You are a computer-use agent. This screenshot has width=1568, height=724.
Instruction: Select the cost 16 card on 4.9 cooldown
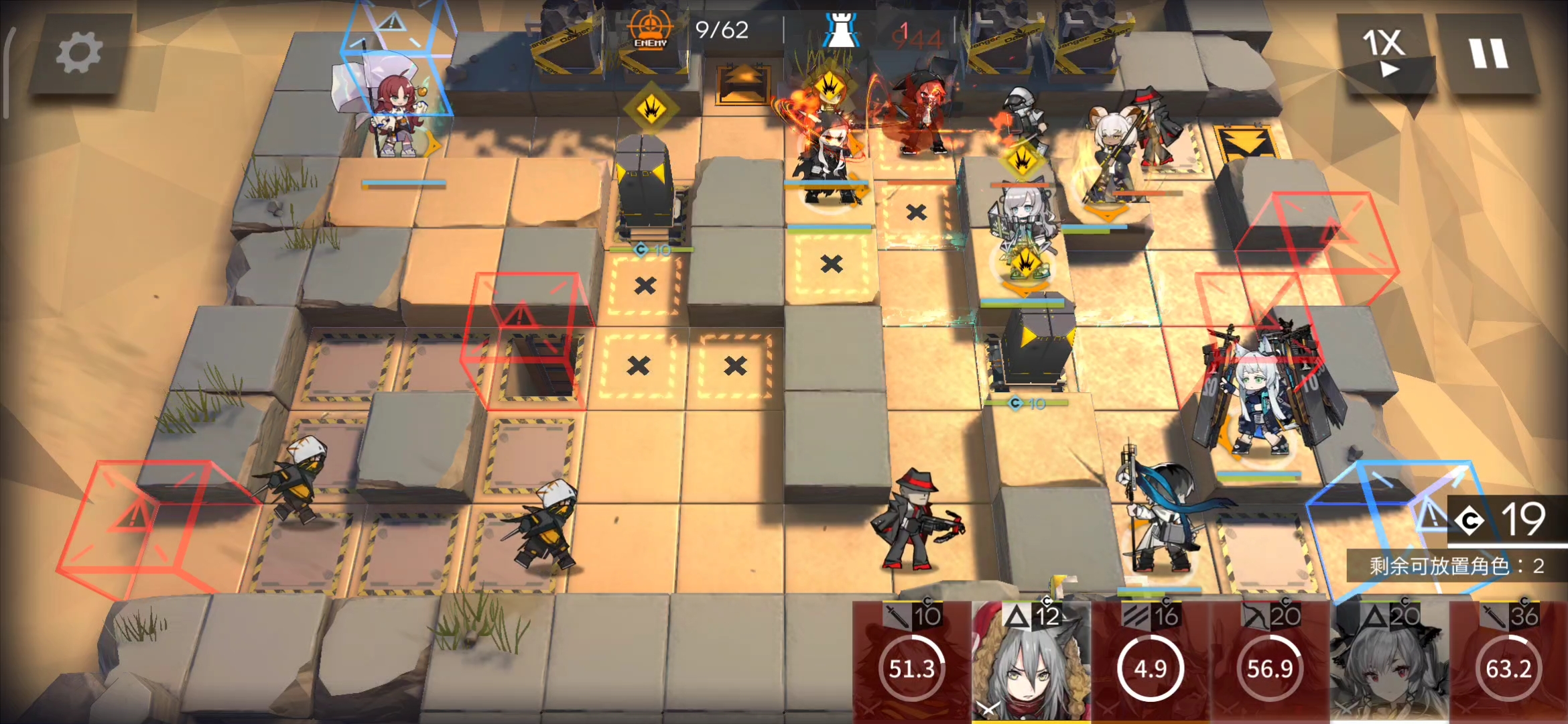coord(1150,662)
